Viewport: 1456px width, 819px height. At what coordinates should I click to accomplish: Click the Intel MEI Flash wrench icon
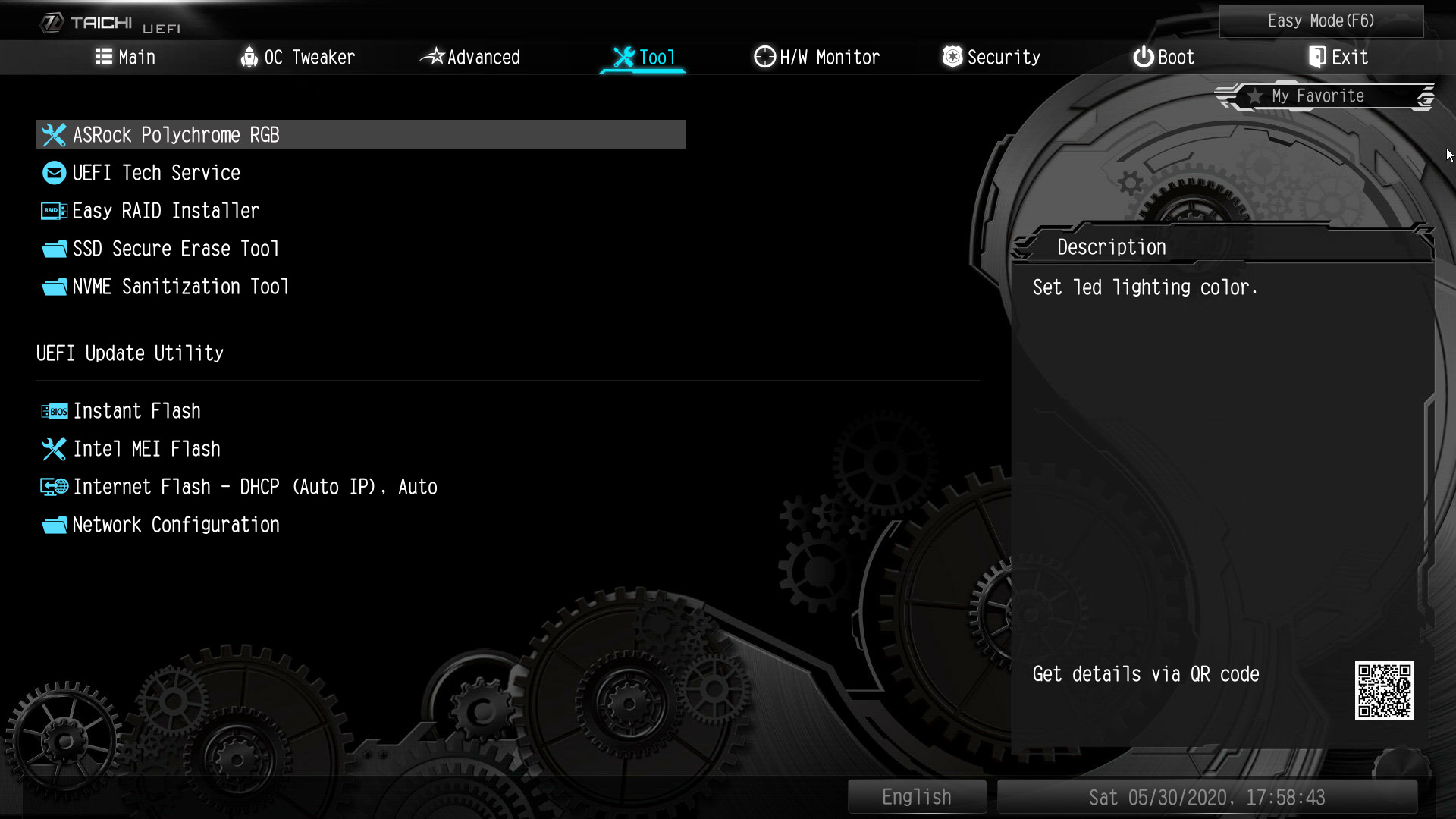53,448
